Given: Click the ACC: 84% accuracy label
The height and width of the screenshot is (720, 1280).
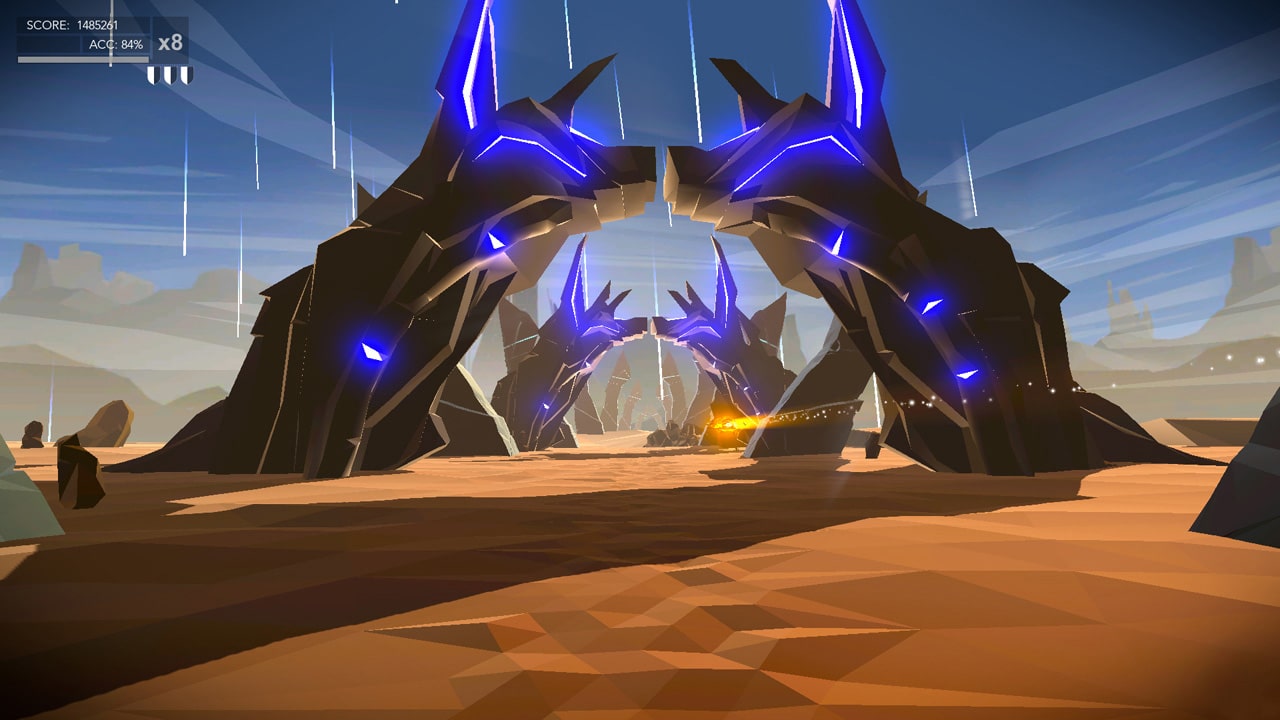Looking at the screenshot, I should click(116, 44).
